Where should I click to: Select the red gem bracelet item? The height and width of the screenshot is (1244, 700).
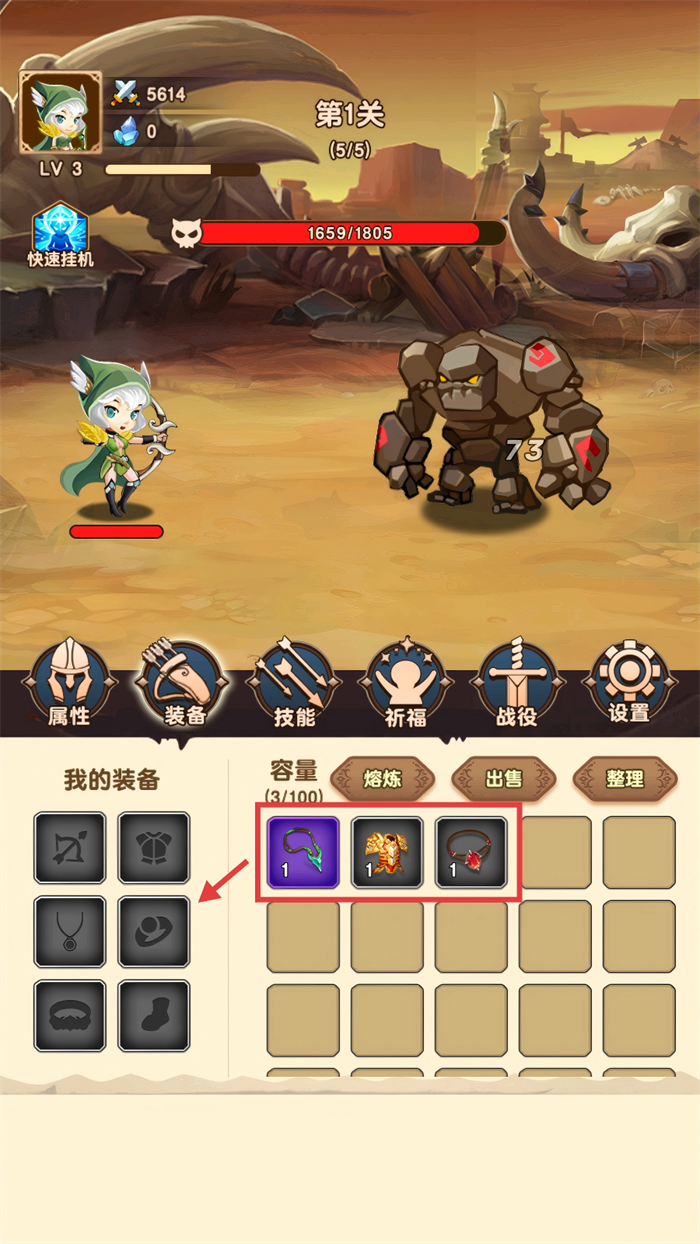point(471,852)
